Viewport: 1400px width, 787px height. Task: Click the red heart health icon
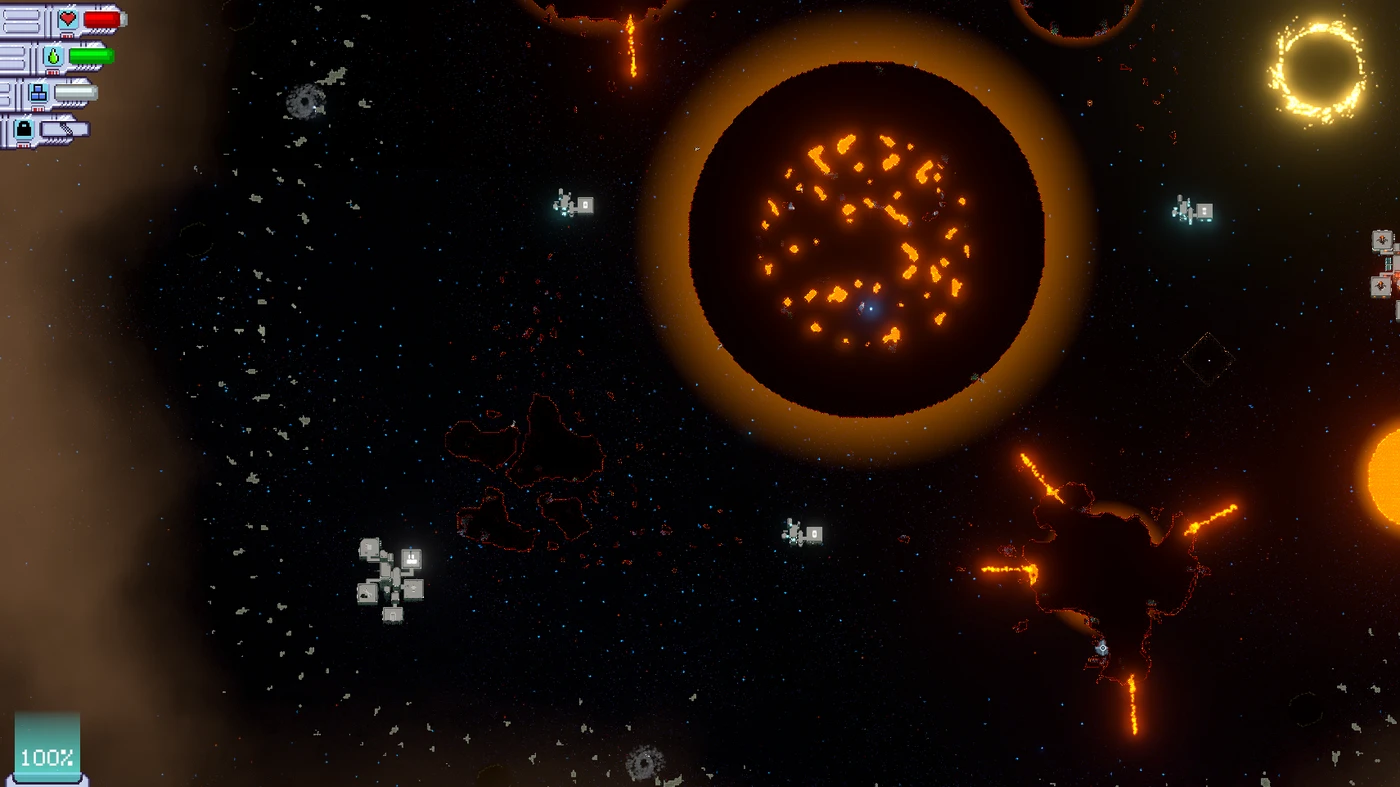tap(67, 19)
